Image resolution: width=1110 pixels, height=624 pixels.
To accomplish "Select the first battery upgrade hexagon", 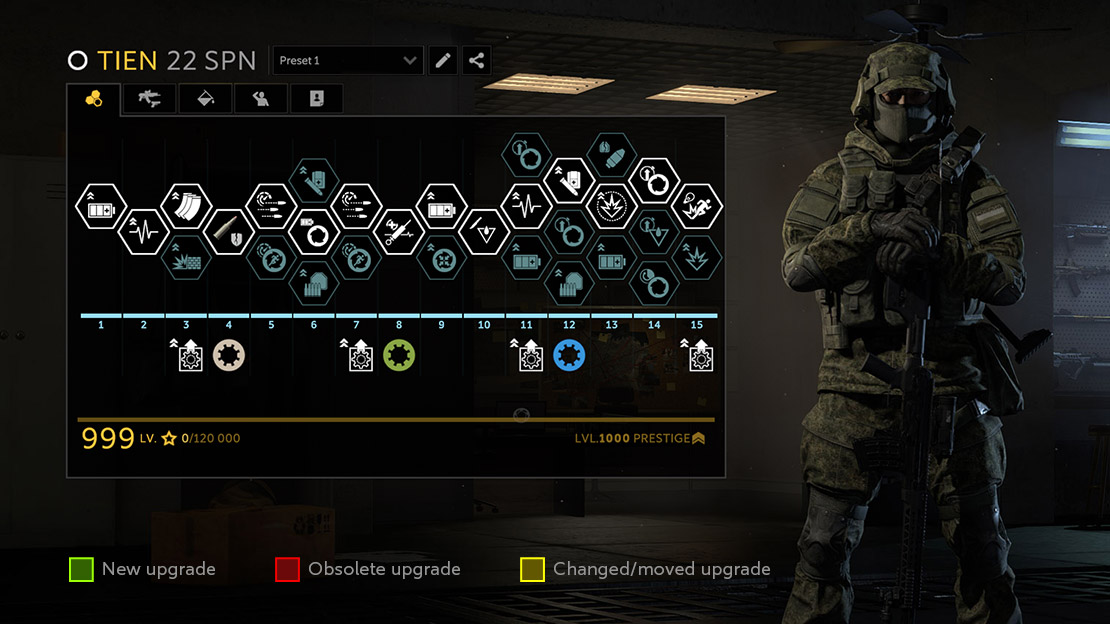I will (100, 207).
